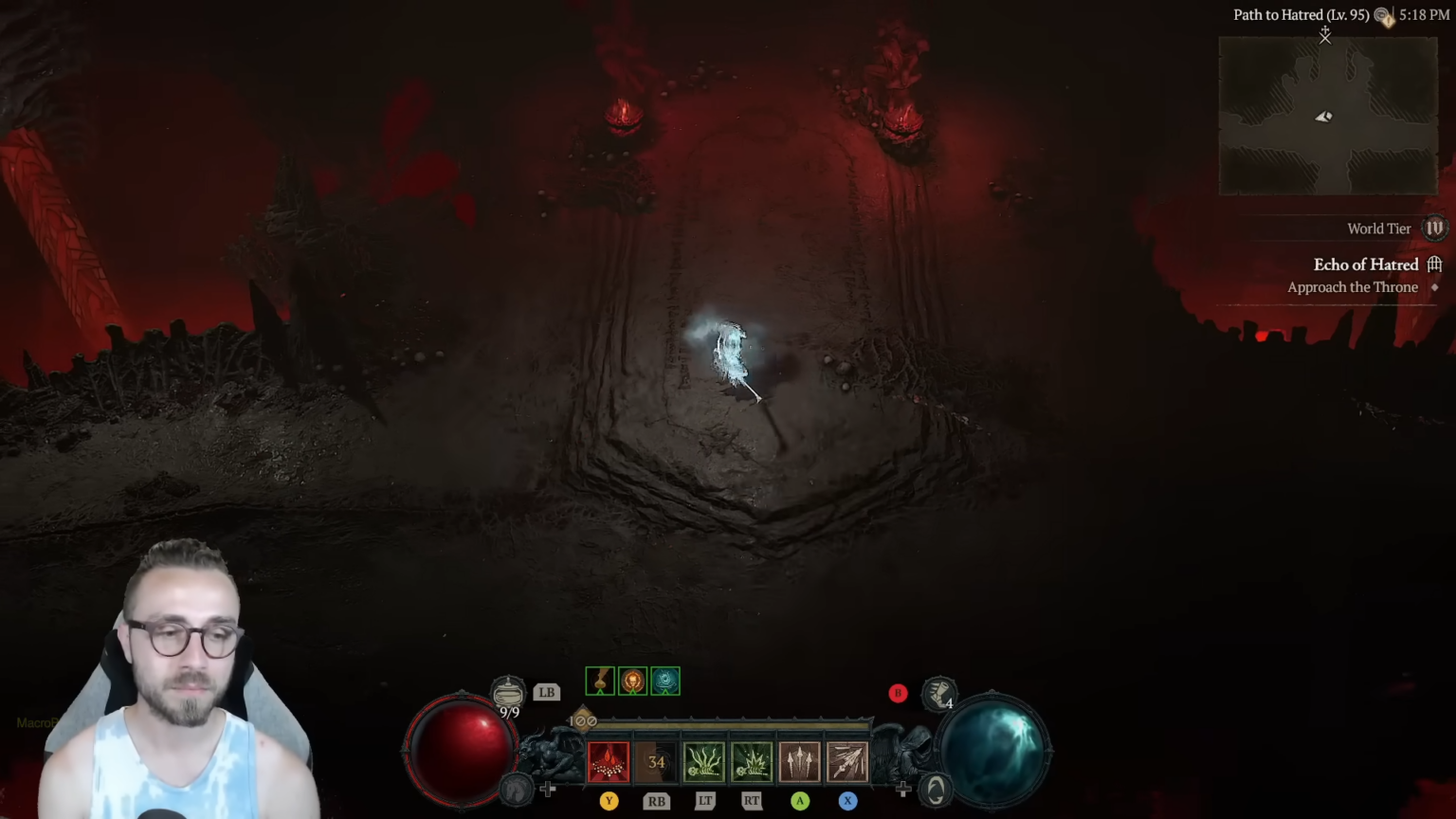This screenshot has width=1456, height=819.
Task: Click the Barrage skill above the A button
Action: [x=799, y=761]
